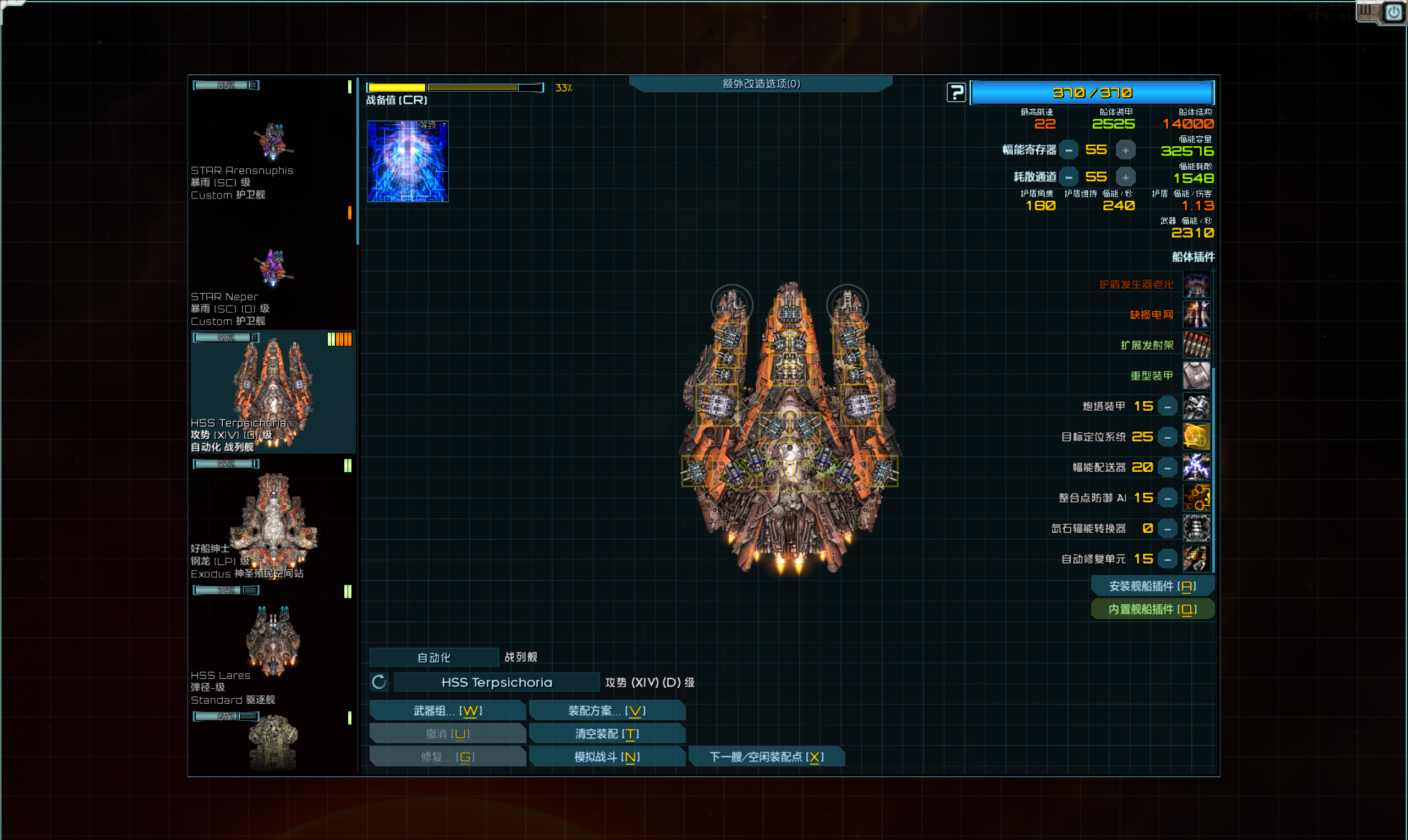This screenshot has height=840, width=1408.
Task: Open the question mark help button
Action: pyautogui.click(x=956, y=92)
